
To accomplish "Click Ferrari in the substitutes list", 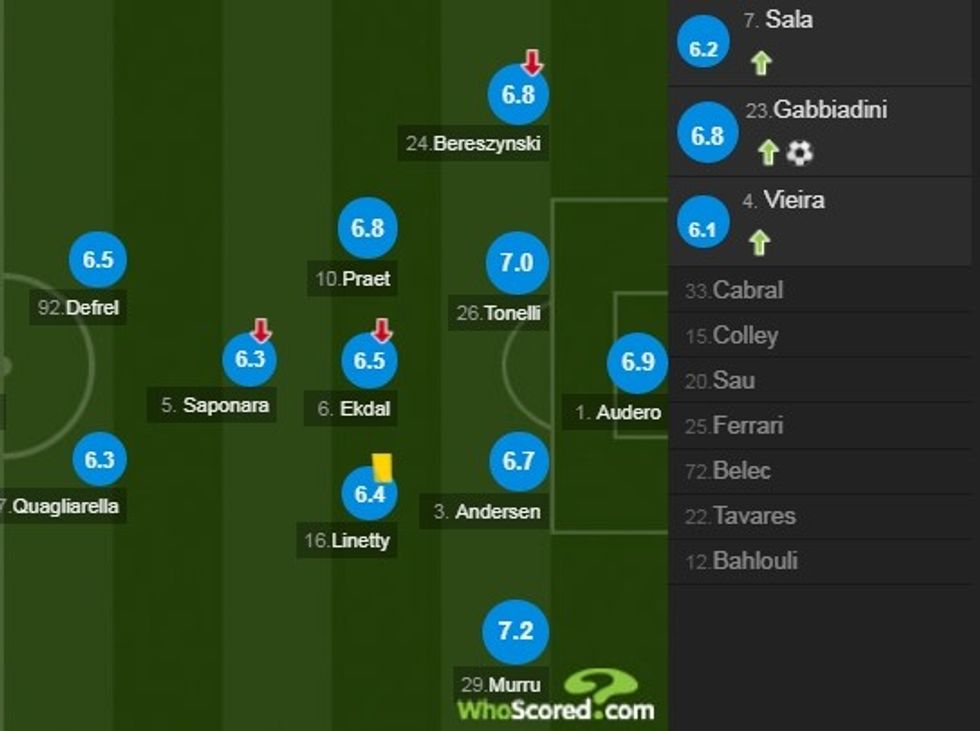I will [748, 426].
